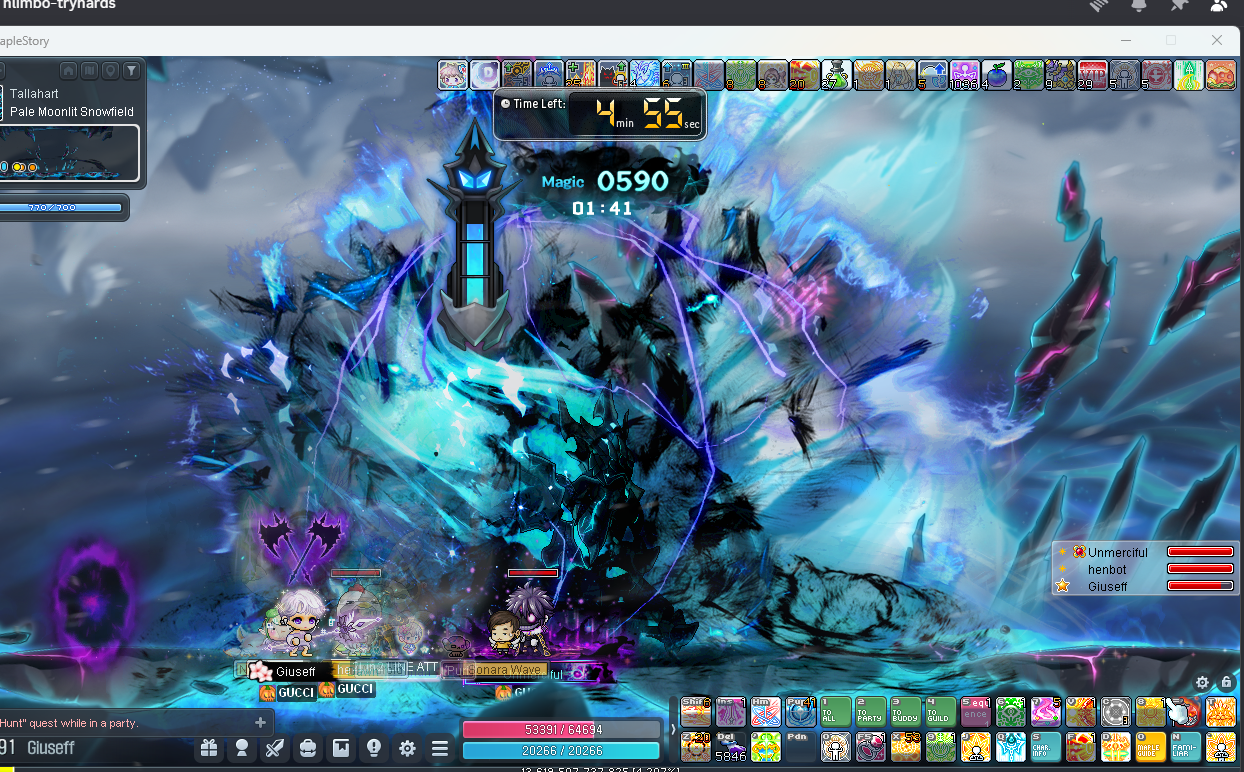Open the settings gear in the menu bar
The height and width of the screenshot is (772, 1244).
tap(407, 748)
